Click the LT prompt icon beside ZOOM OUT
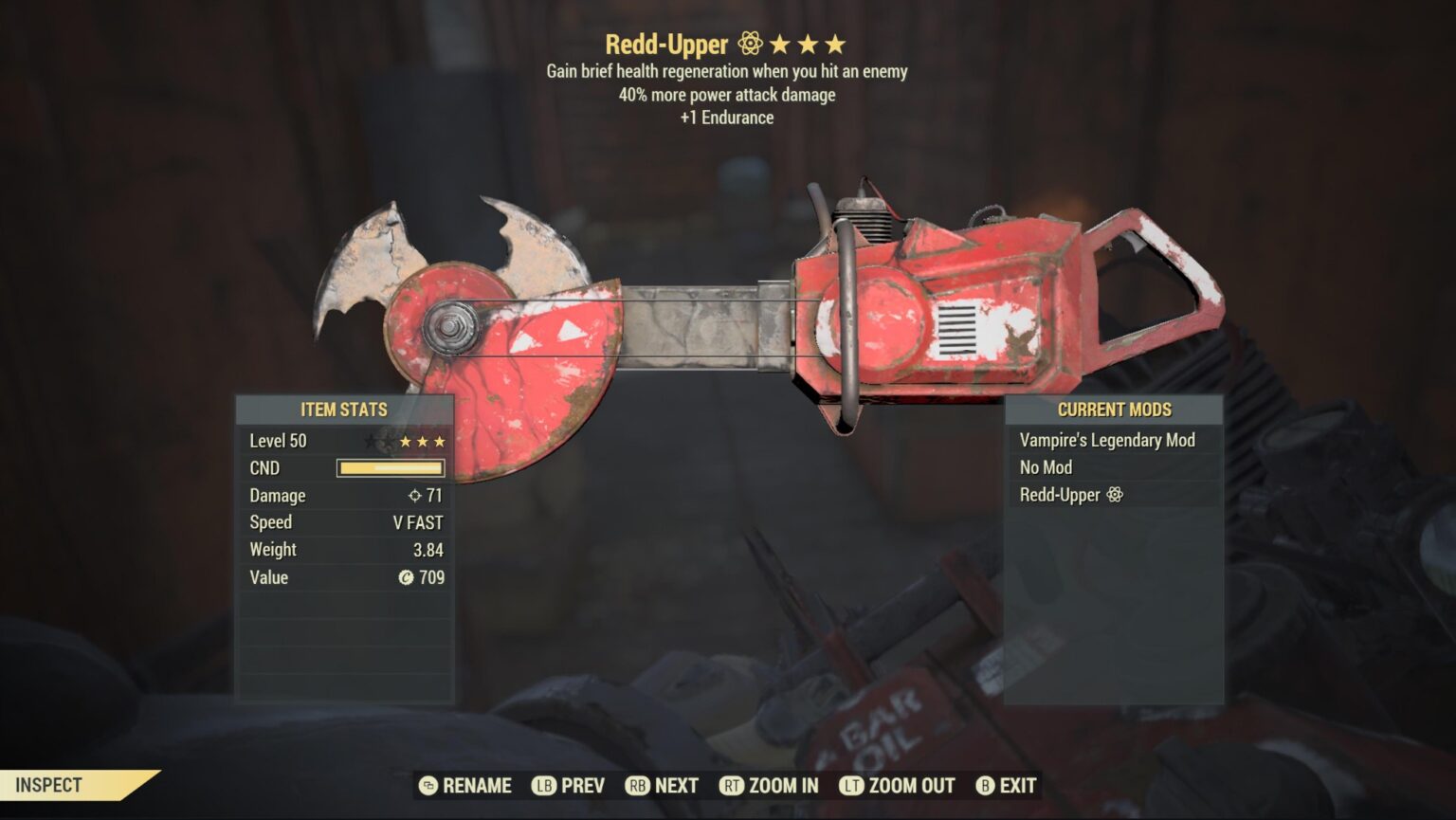Image resolution: width=1456 pixels, height=820 pixels. pyautogui.click(x=849, y=785)
